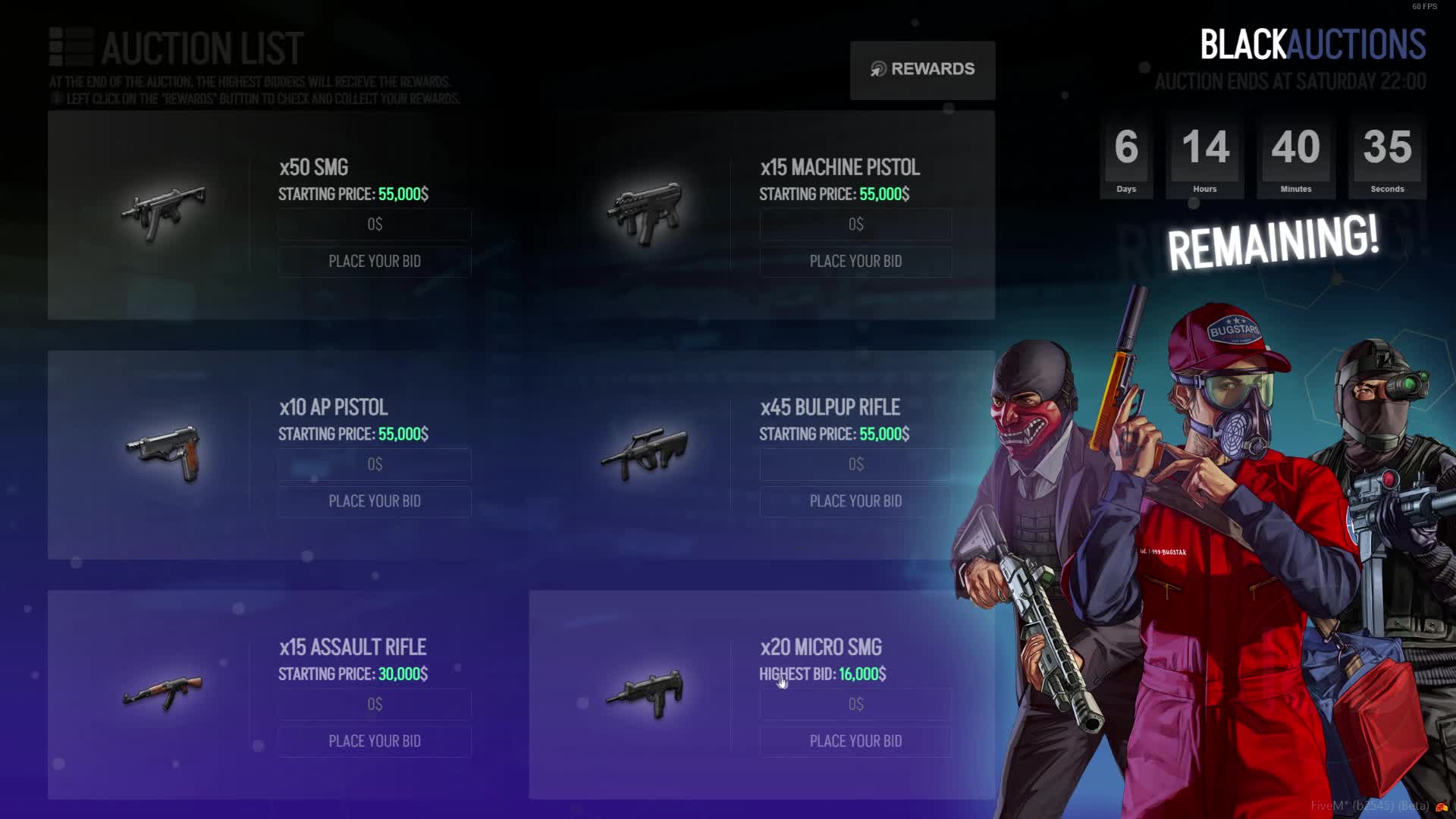Place your bid on x15 Assault Rifle
This screenshot has height=819, width=1456.
pyautogui.click(x=375, y=741)
